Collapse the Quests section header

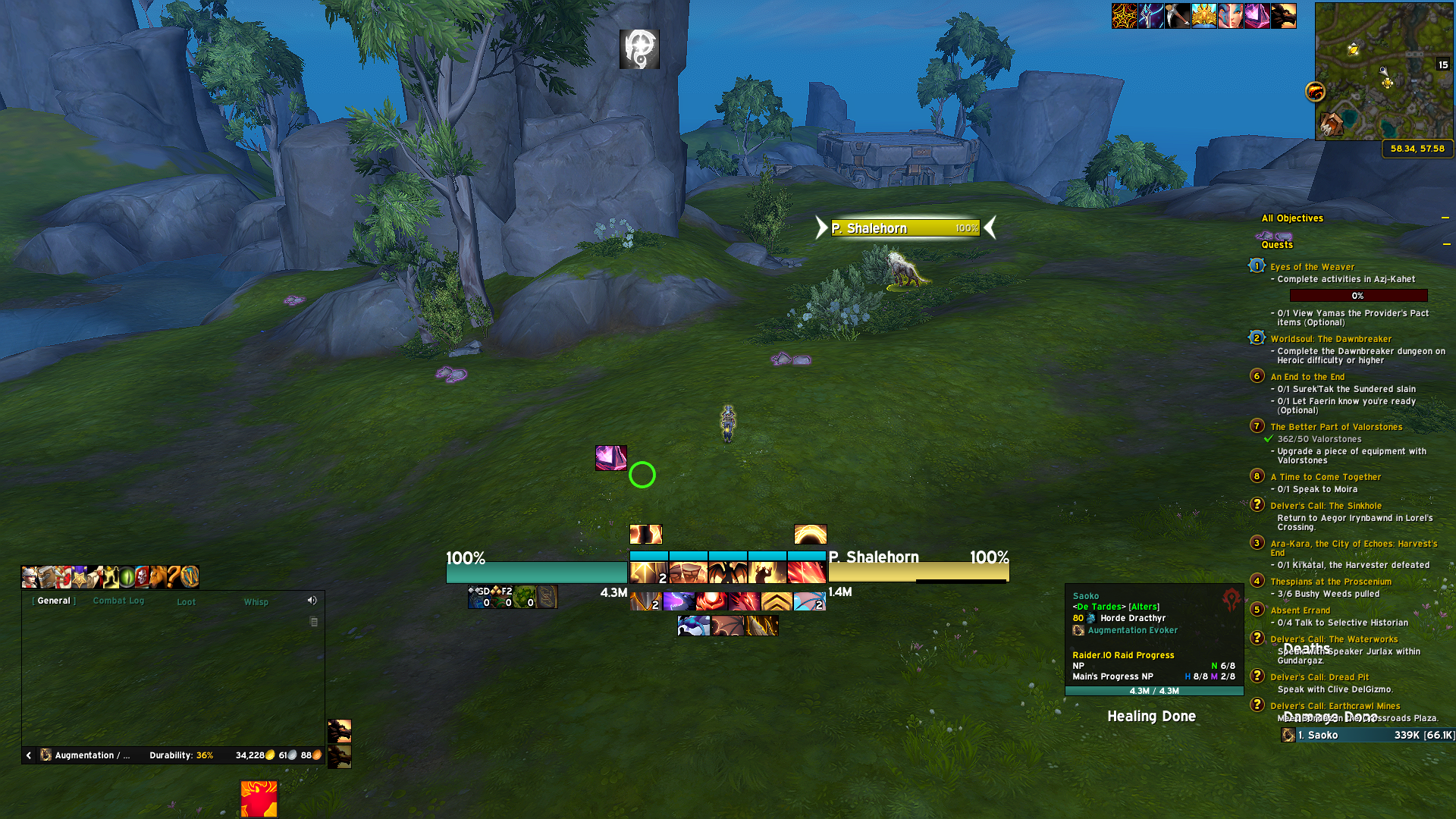tap(1447, 244)
